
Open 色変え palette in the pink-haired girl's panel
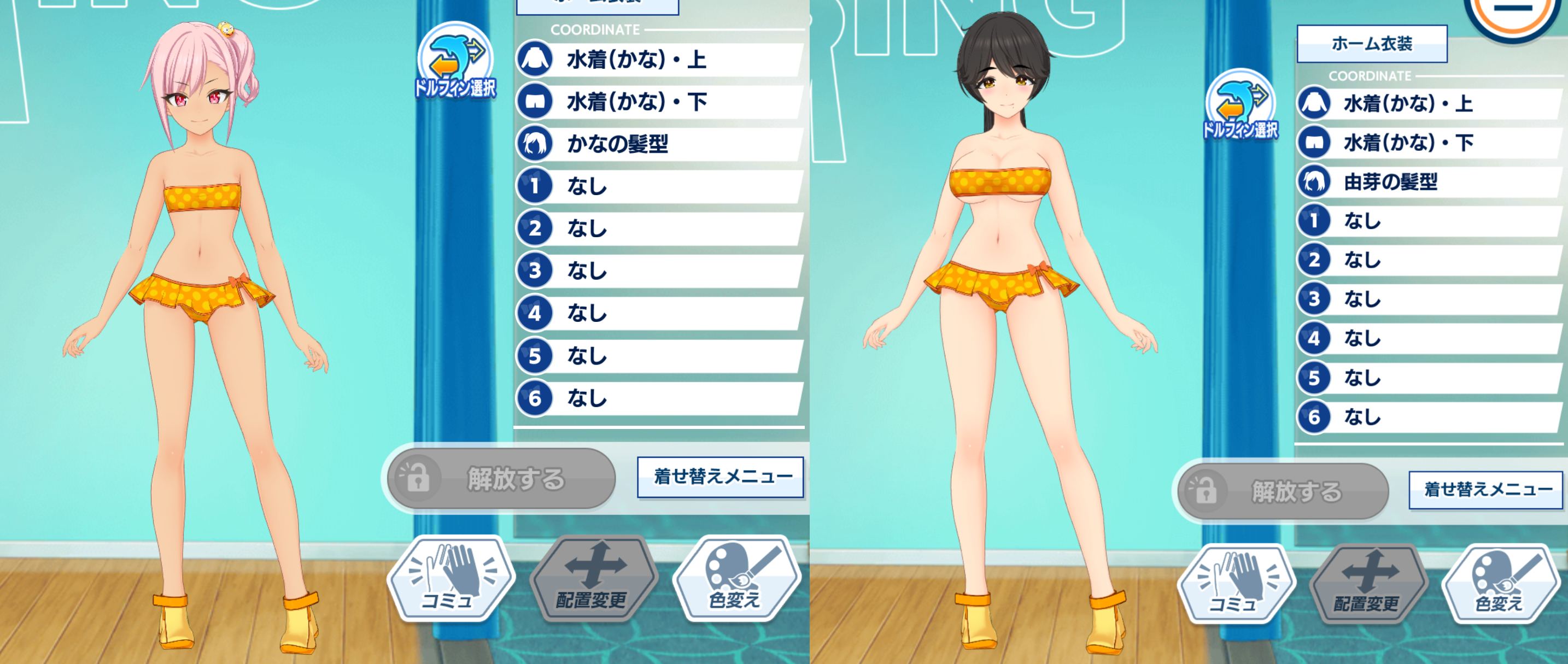[735, 578]
